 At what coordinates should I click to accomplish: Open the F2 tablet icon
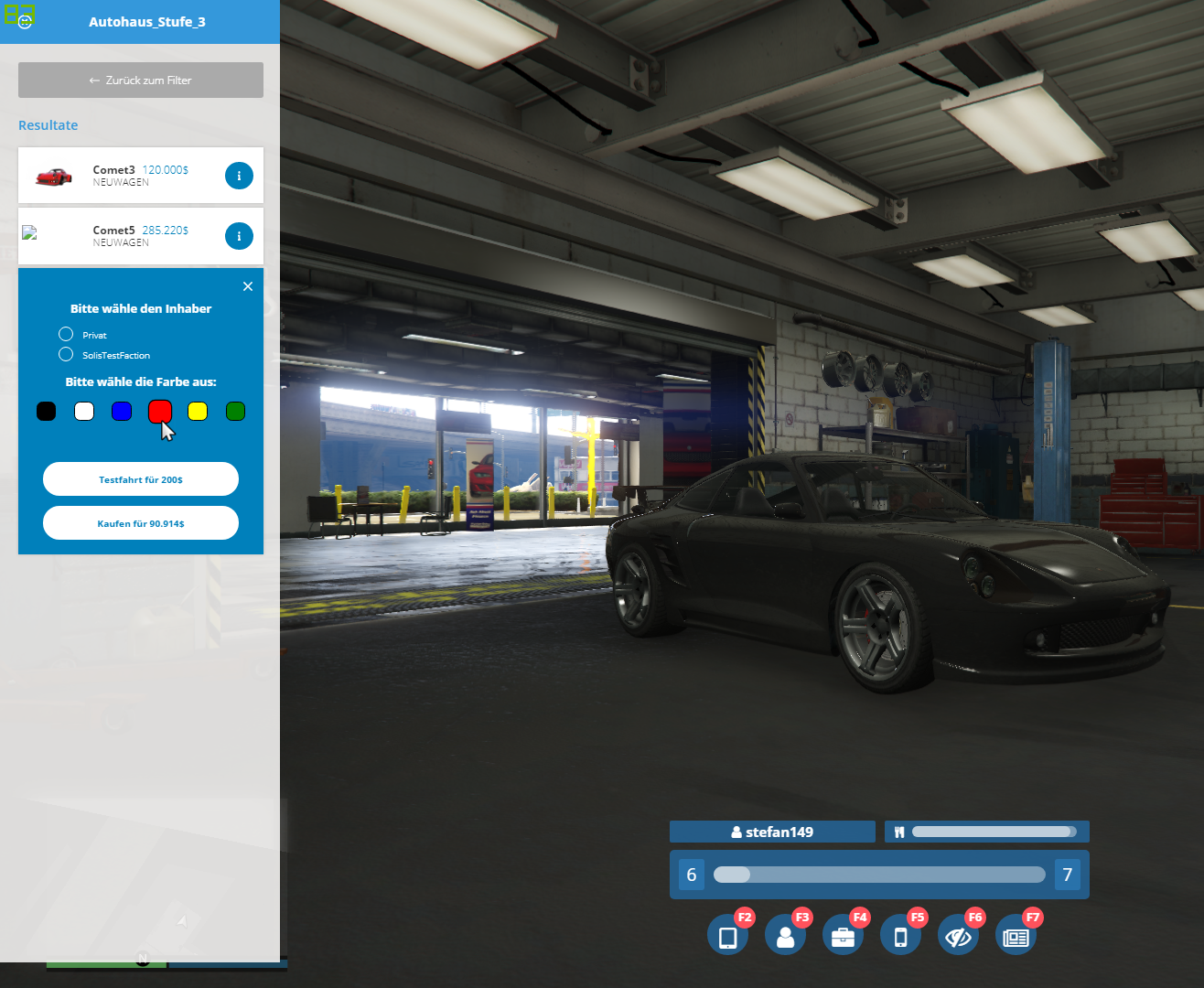coord(727,937)
